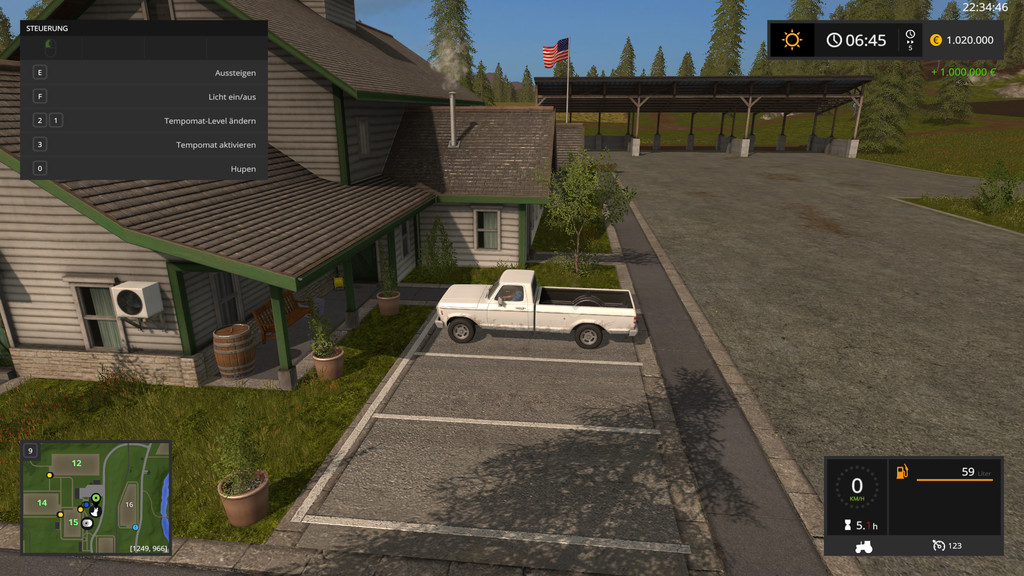Select the light-blue marker near field 16
The image size is (1024, 576).
coord(135,527)
